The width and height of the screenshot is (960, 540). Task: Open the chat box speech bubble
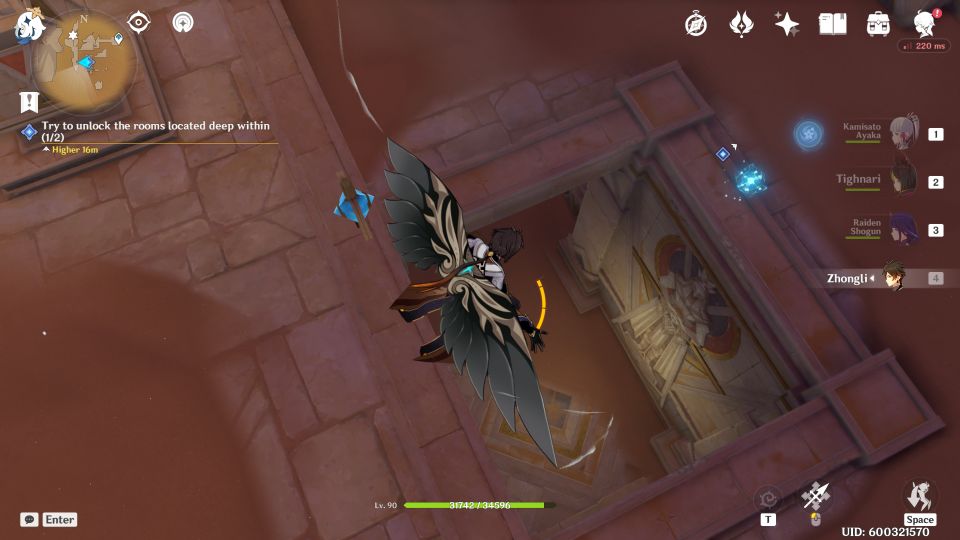[x=30, y=519]
